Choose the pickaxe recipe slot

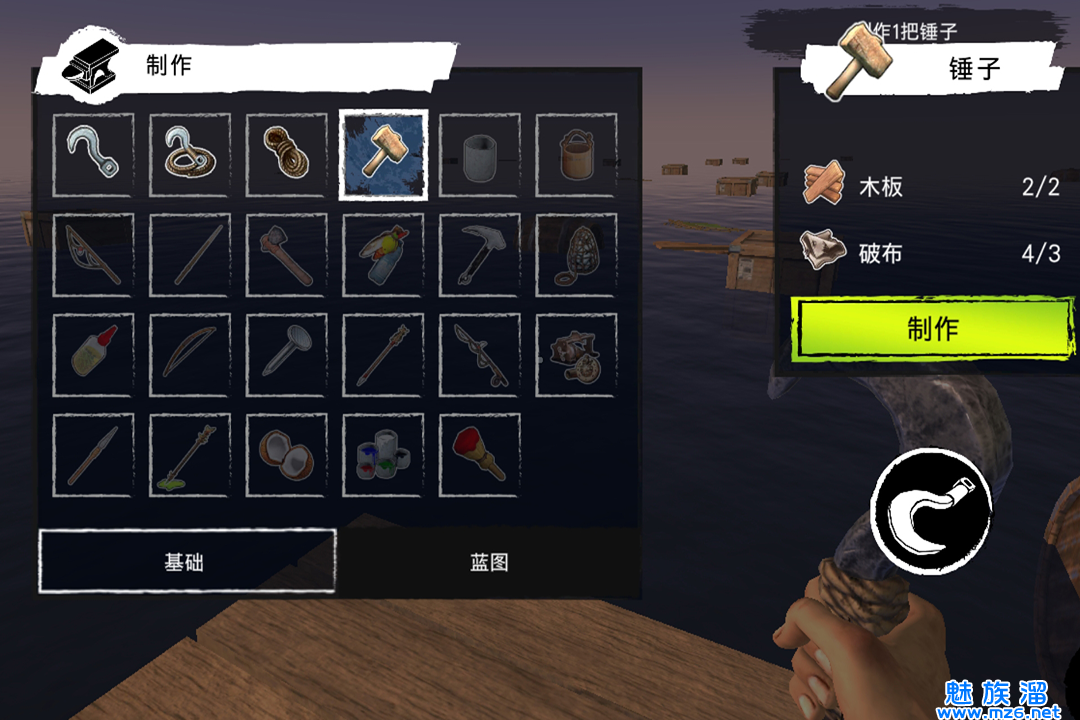480,255
